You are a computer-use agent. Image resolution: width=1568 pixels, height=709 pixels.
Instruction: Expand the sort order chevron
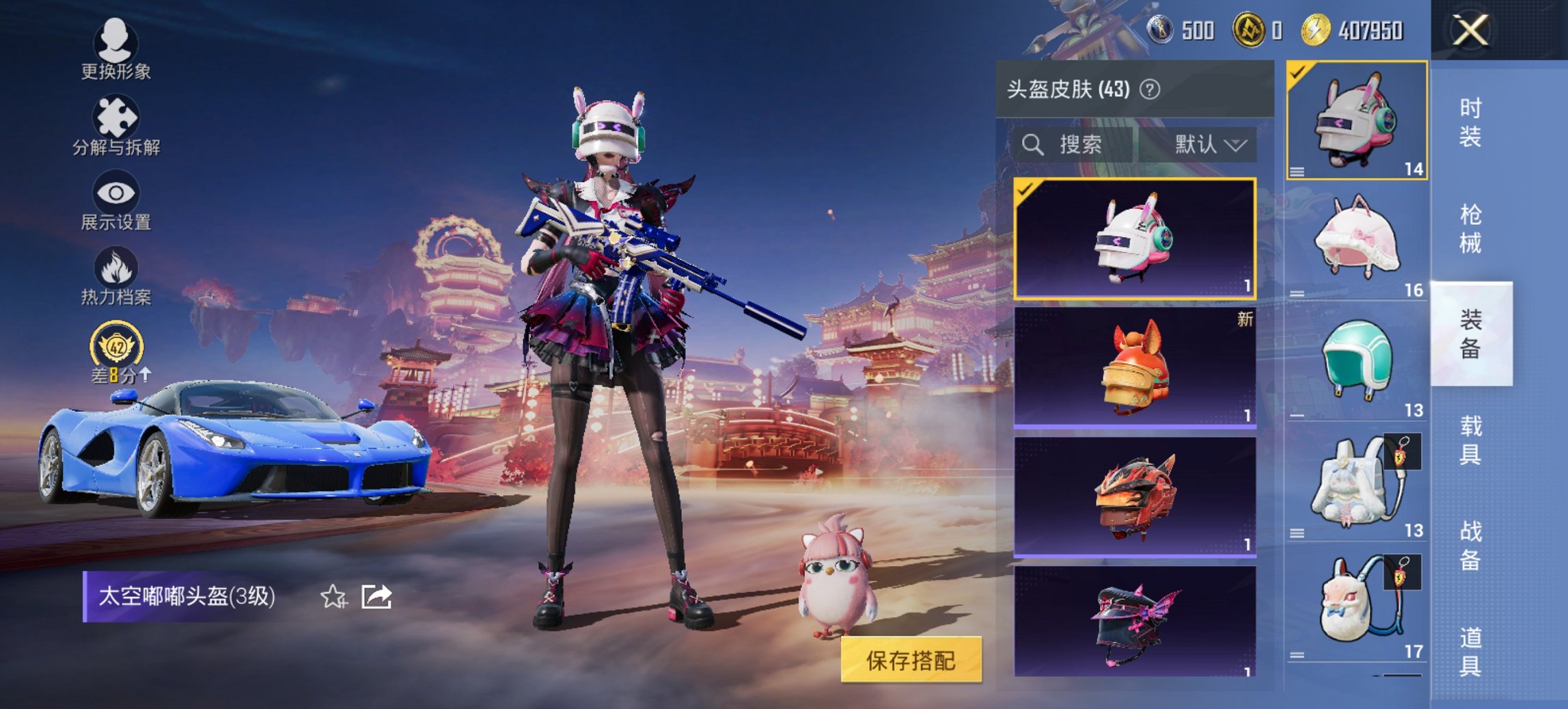click(1237, 145)
